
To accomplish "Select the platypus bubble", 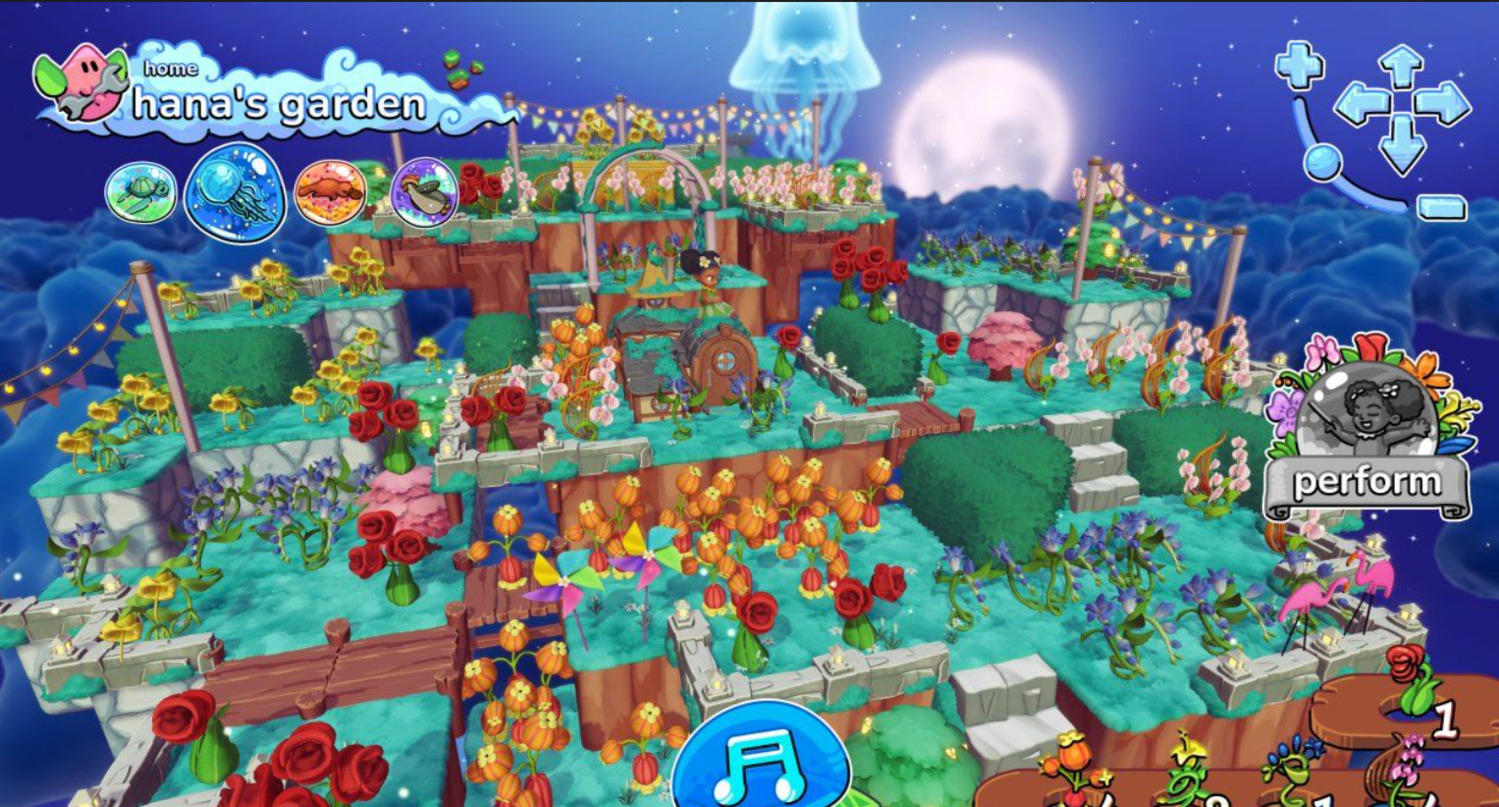I will pos(330,192).
